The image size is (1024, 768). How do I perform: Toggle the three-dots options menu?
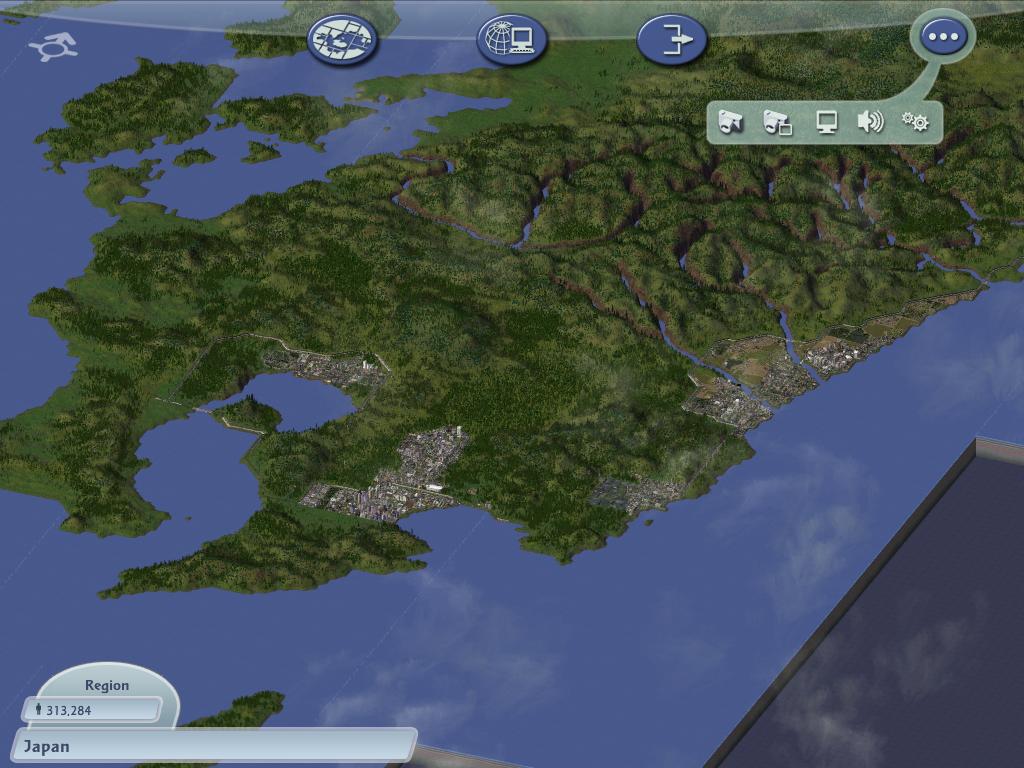(x=943, y=37)
